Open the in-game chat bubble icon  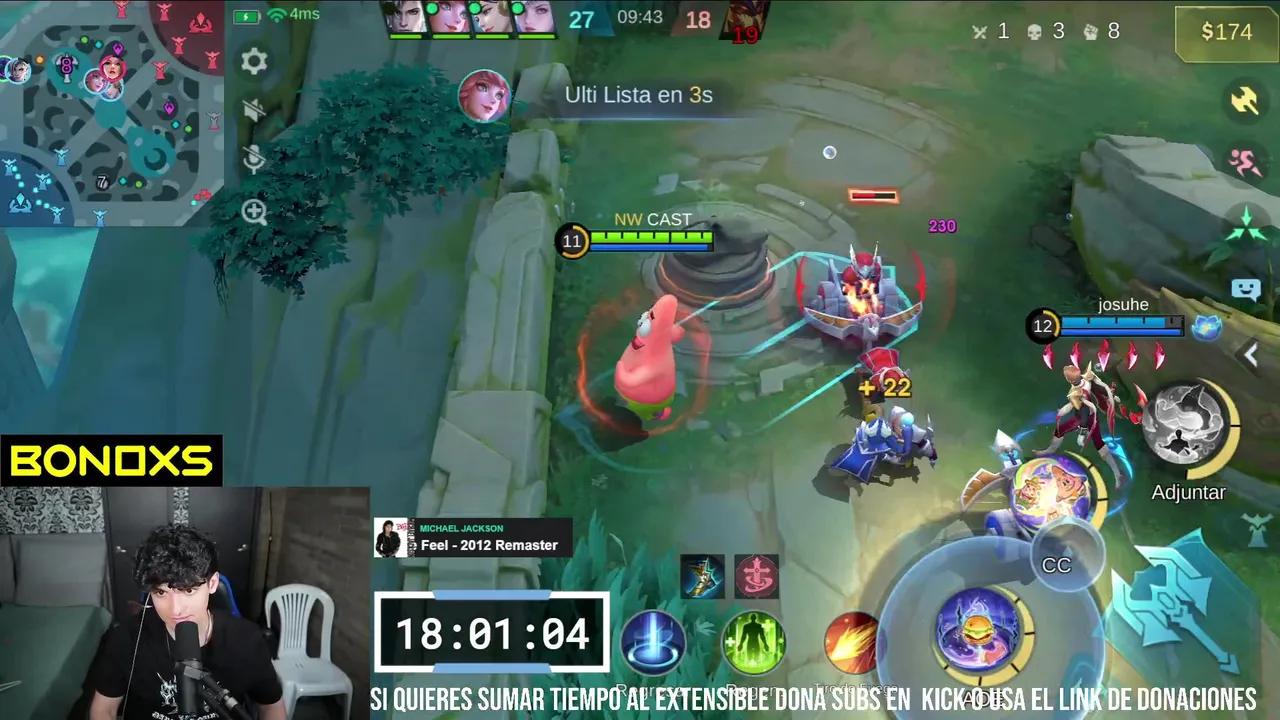[x=1247, y=289]
